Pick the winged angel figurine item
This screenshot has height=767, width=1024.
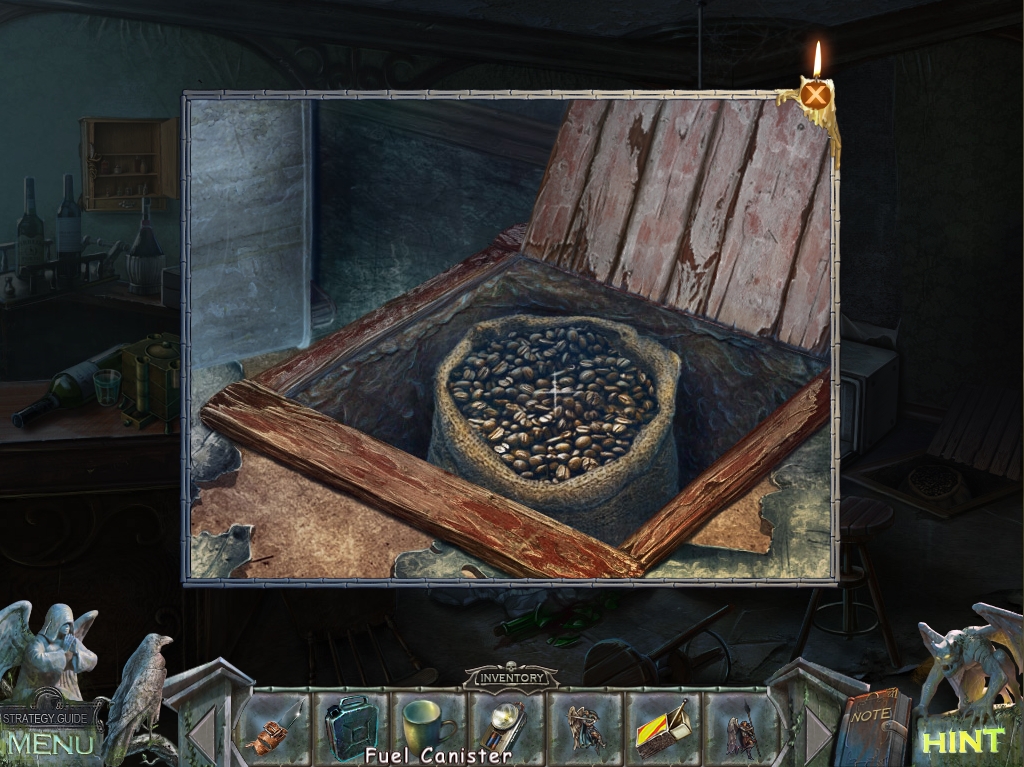pyautogui.click(x=584, y=726)
